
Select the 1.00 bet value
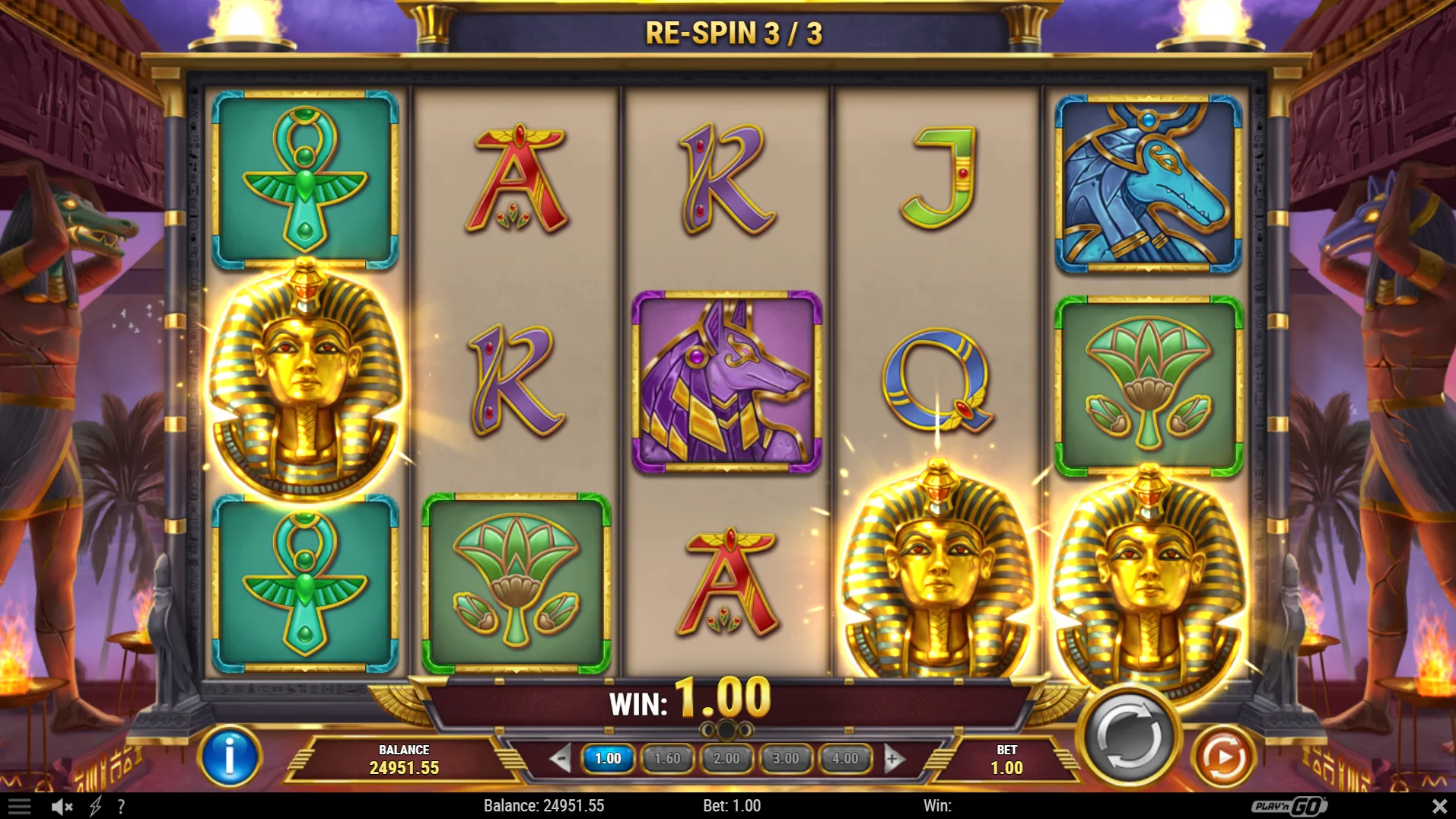pos(608,758)
